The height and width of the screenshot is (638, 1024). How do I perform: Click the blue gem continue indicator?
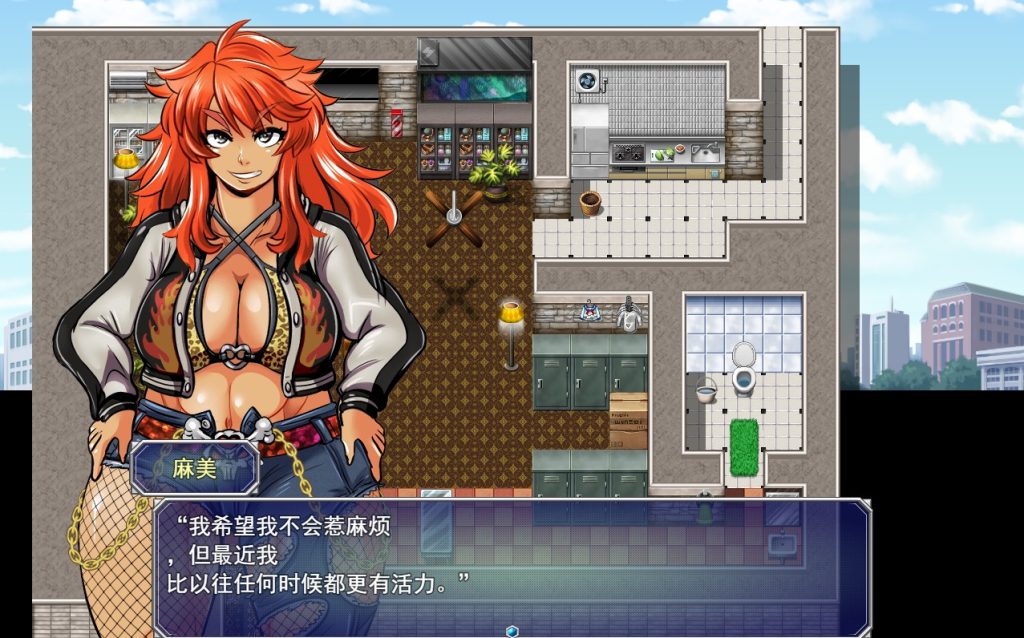tap(512, 630)
